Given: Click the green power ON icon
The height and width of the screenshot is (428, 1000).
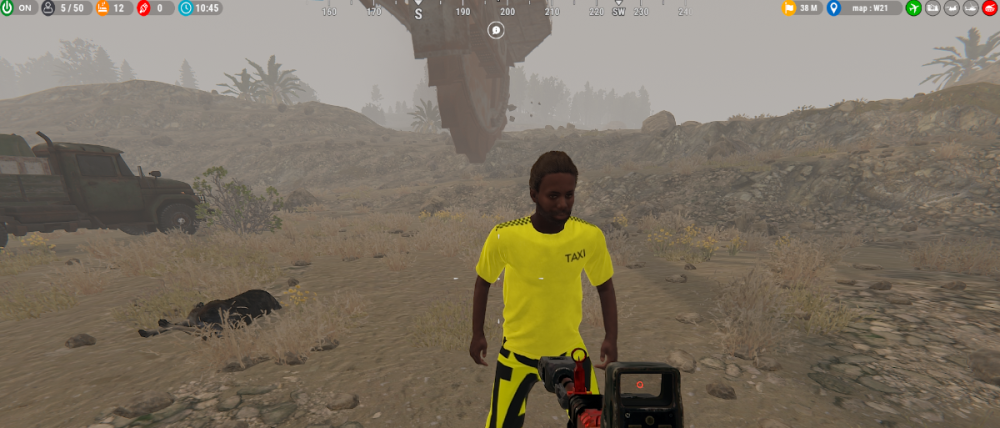Looking at the screenshot, I should point(8,8).
